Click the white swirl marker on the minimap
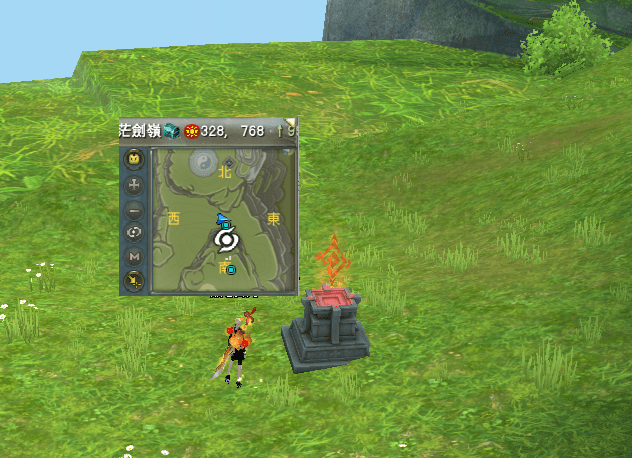This screenshot has height=458, width=632. click(x=226, y=240)
